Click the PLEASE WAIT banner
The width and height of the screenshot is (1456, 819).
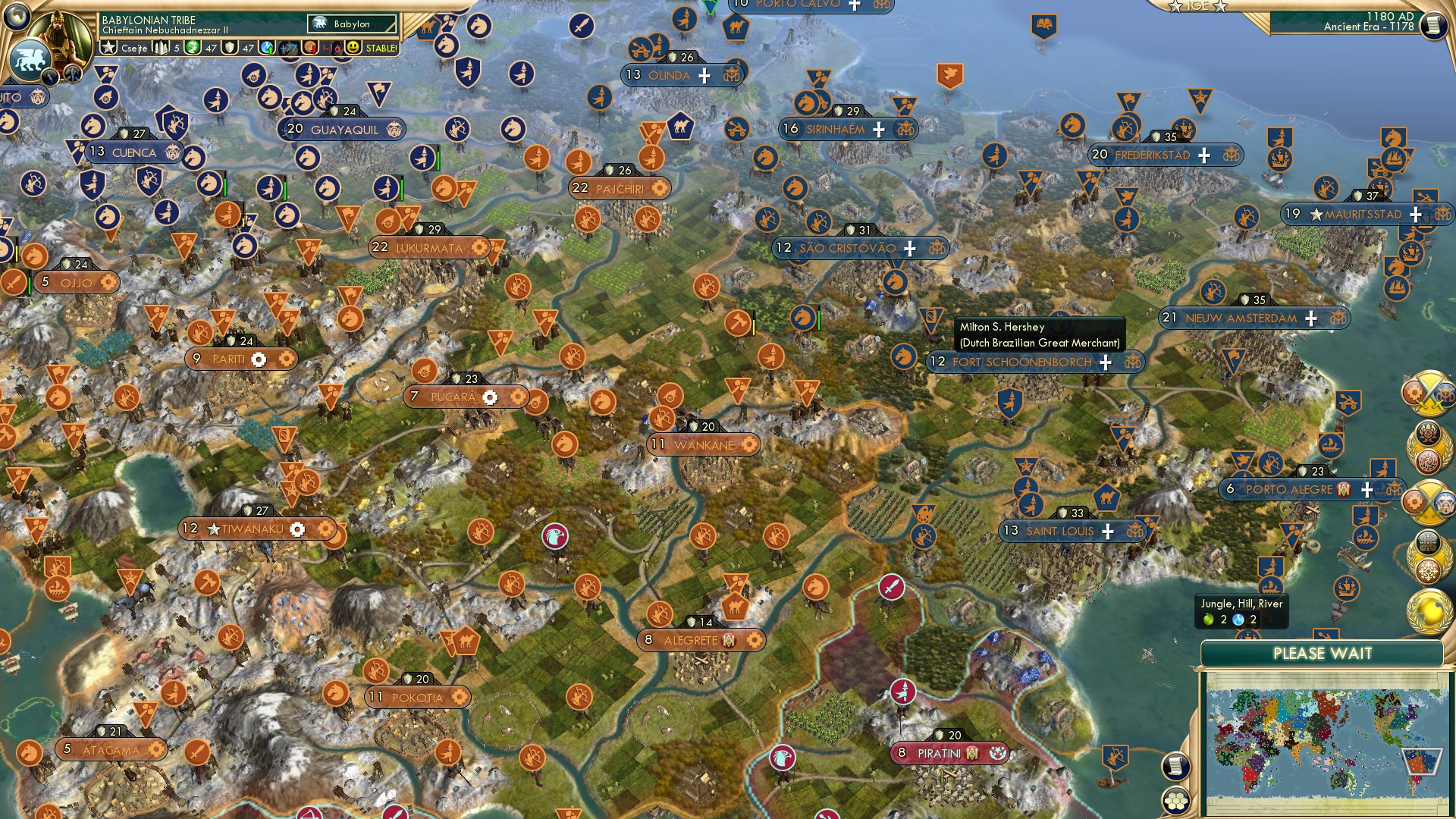click(x=1325, y=652)
